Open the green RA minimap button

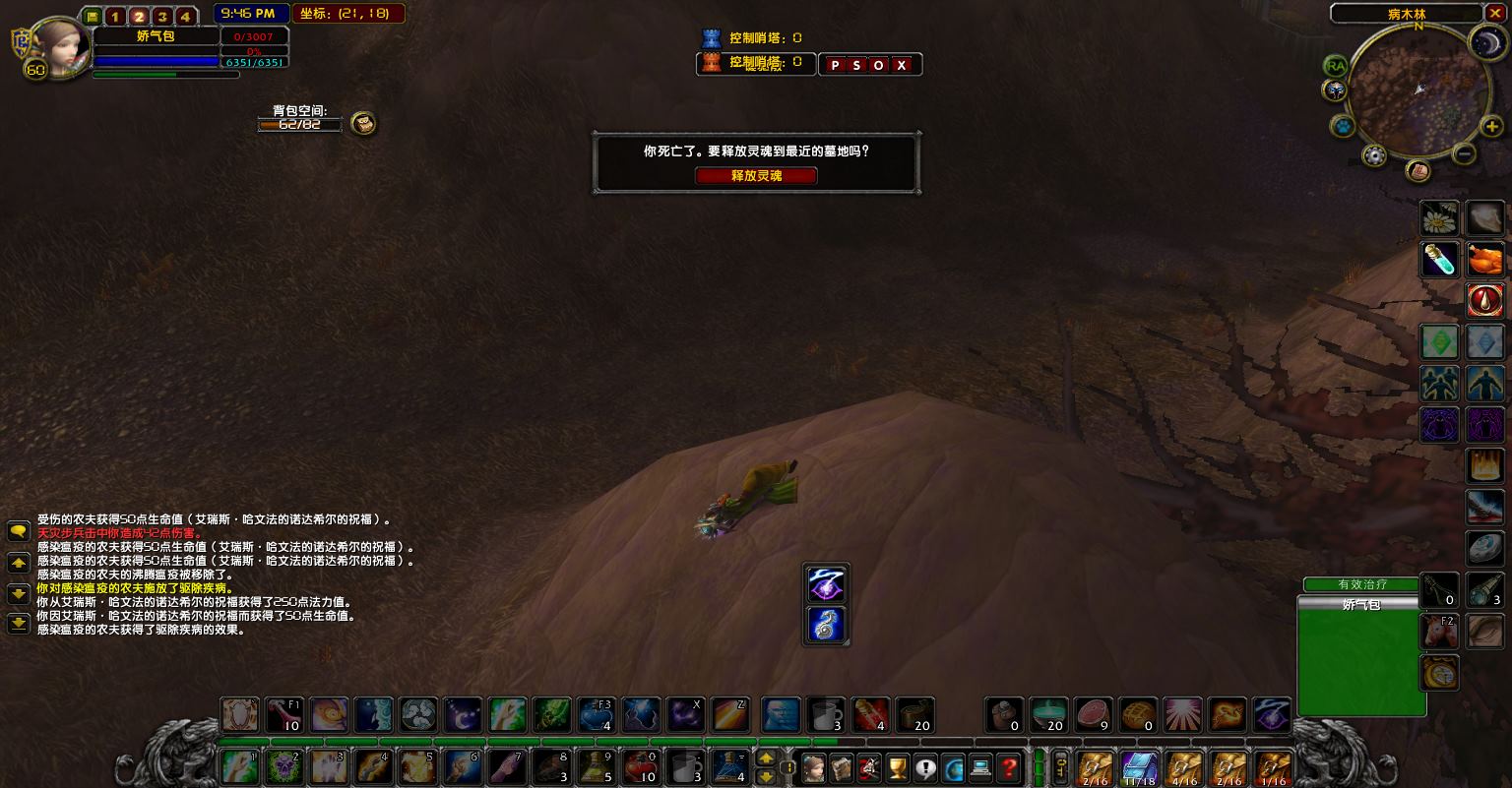pyautogui.click(x=1335, y=66)
